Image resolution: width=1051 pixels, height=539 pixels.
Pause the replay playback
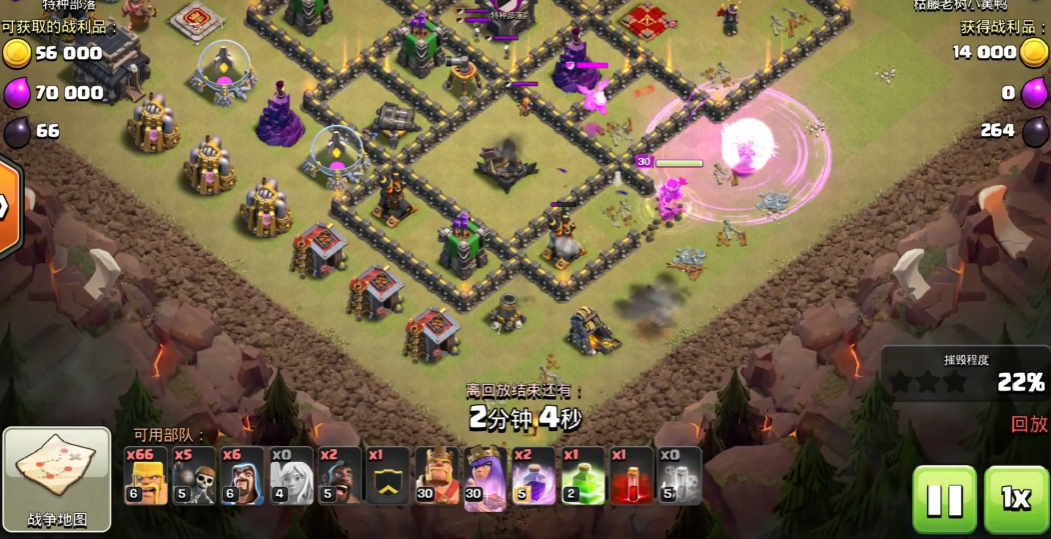[x=944, y=498]
